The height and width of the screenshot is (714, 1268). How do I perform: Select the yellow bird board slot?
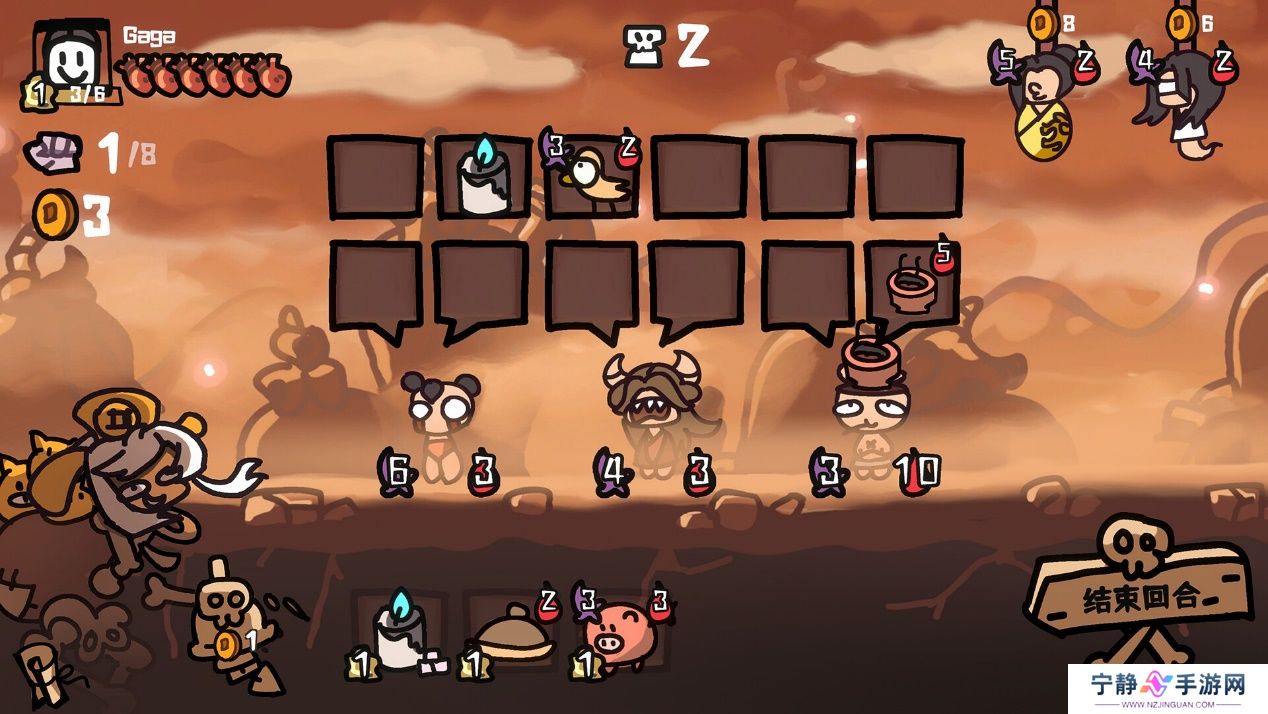click(x=594, y=177)
